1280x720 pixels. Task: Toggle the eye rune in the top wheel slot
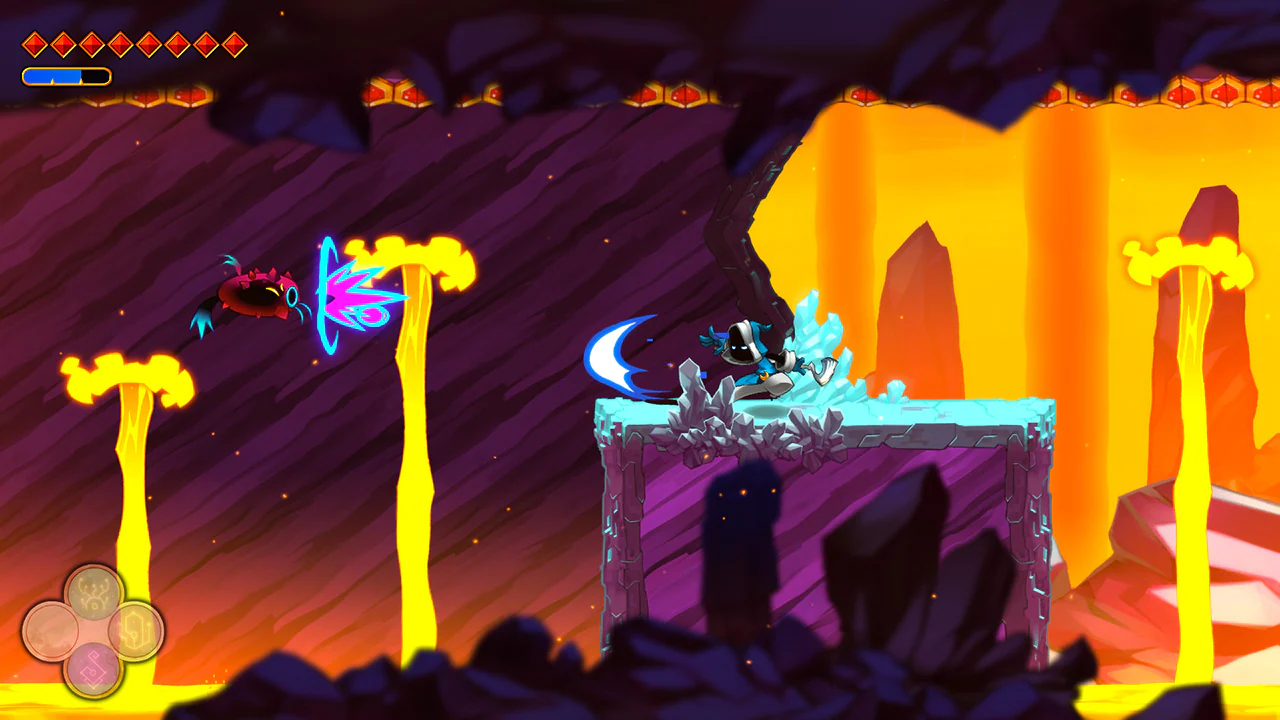93,594
